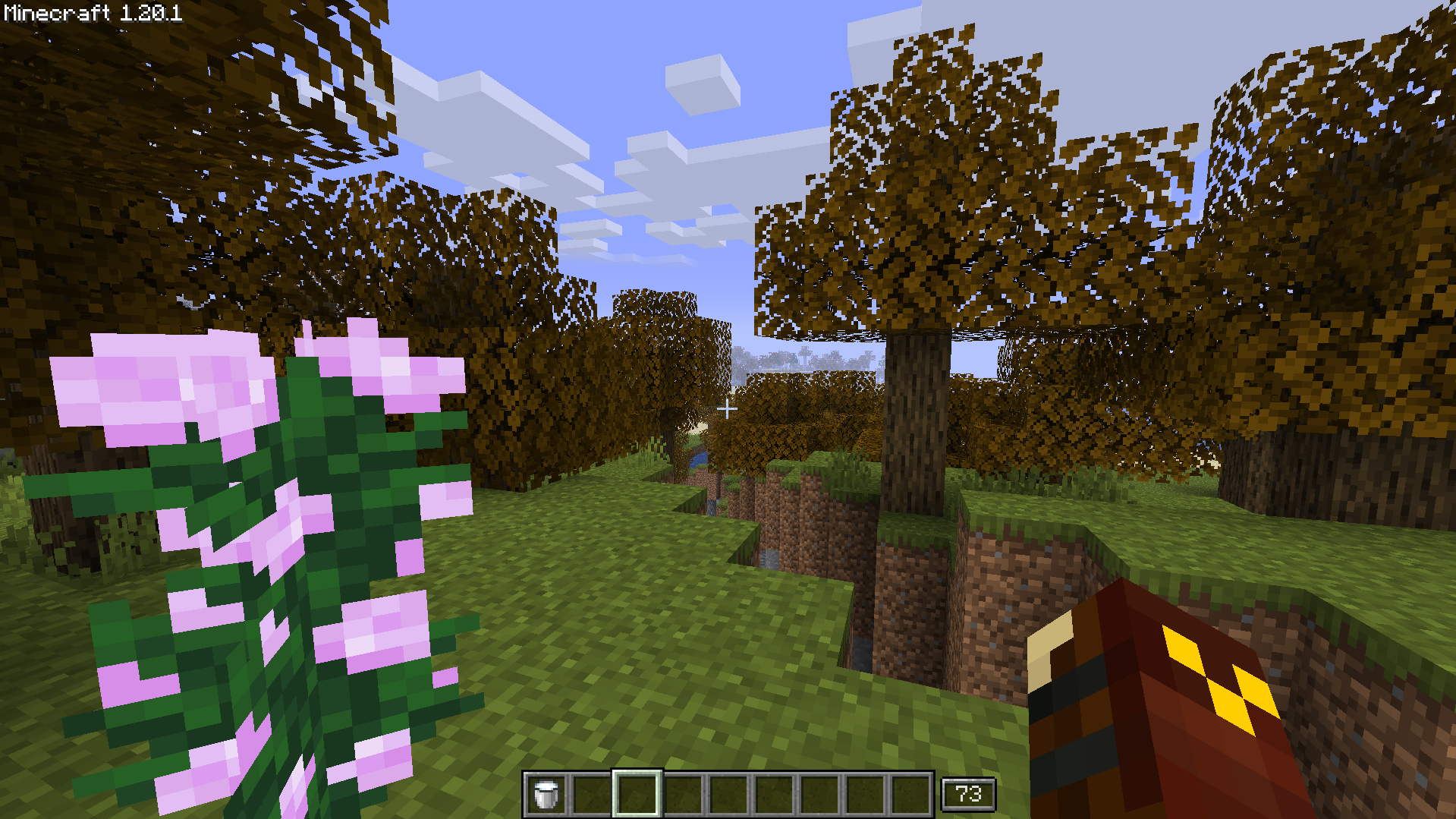The width and height of the screenshot is (1456, 819).
Task: Click the crosshair at the center of the screen
Action: [x=728, y=409]
